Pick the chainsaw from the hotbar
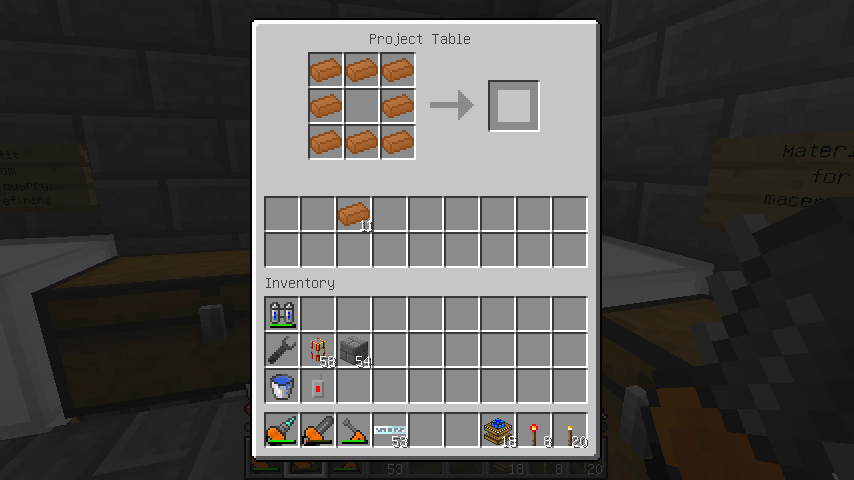 click(x=318, y=430)
